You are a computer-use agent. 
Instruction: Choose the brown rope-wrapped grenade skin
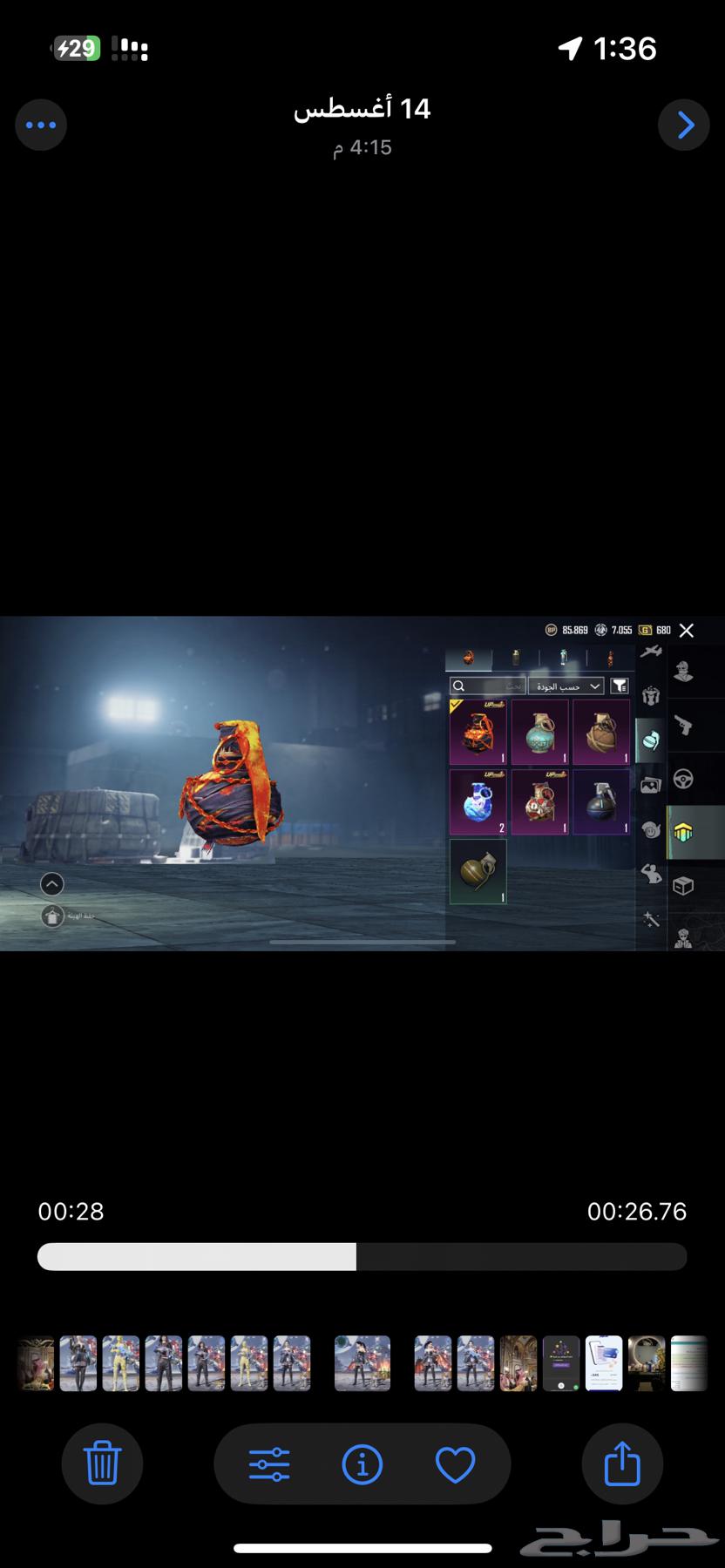click(601, 732)
